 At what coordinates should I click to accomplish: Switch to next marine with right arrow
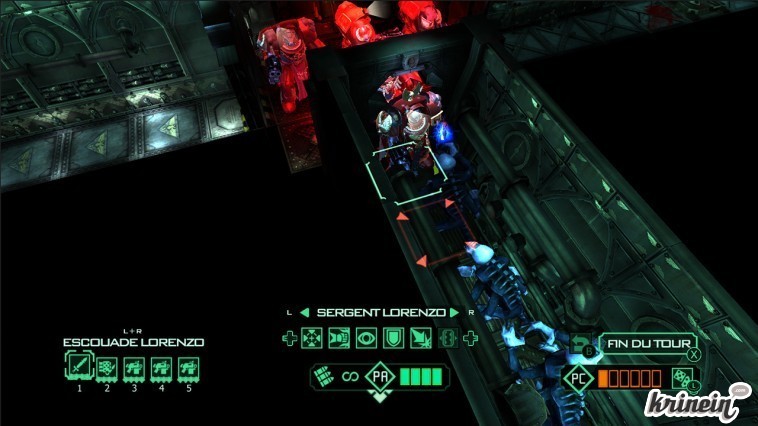pos(453,312)
